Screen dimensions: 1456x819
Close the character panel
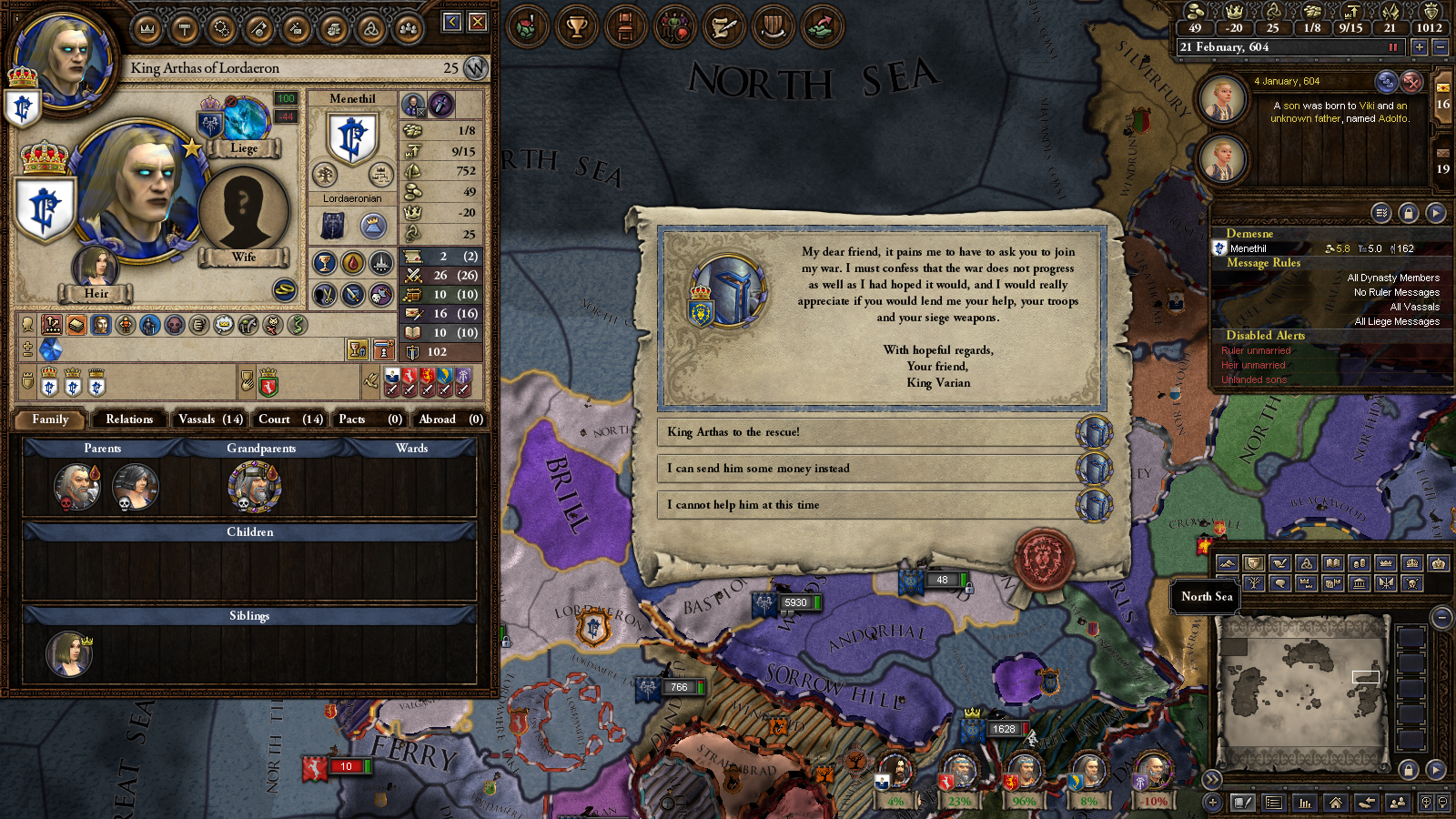click(x=478, y=22)
